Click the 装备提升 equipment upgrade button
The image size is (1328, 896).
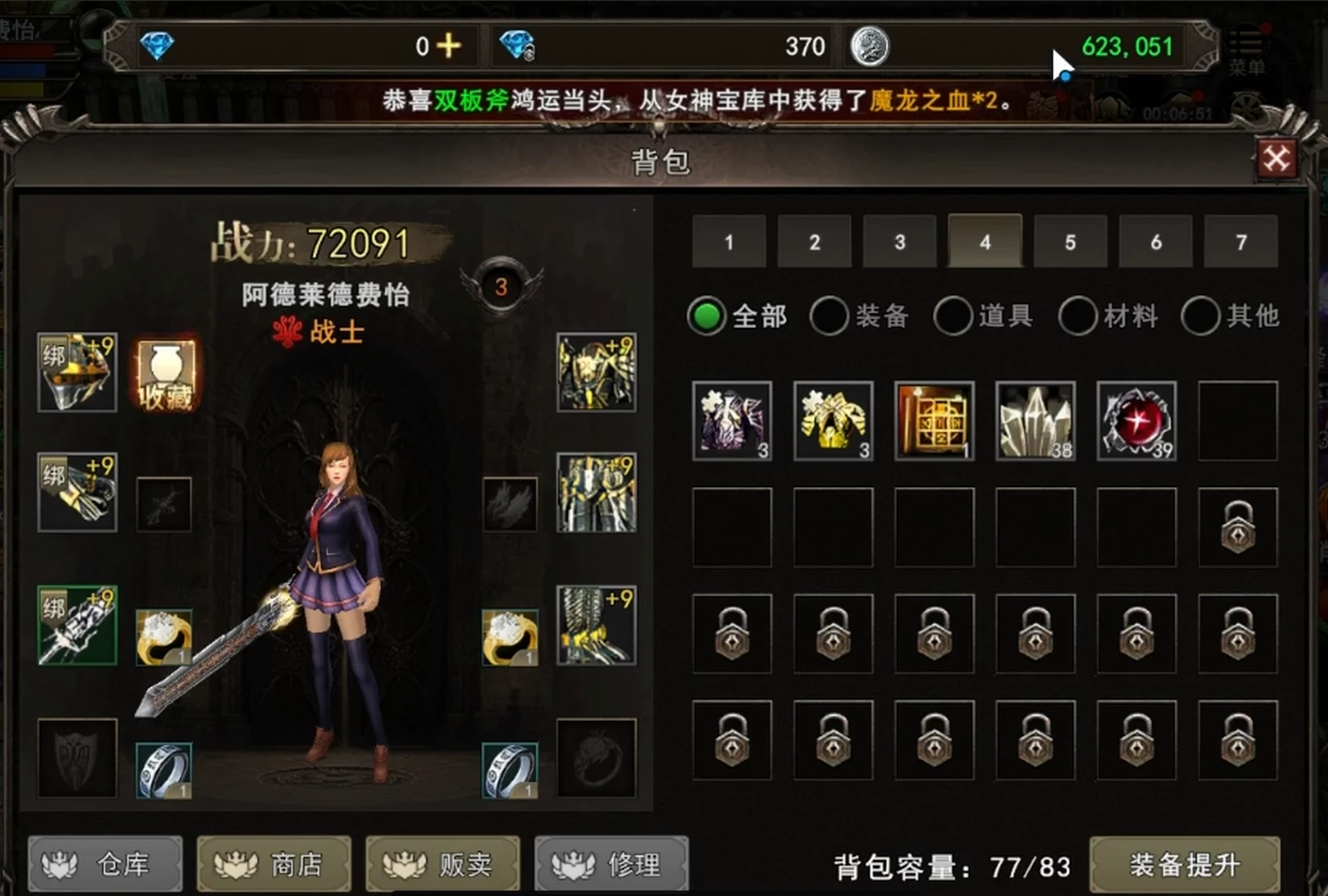coord(1185,864)
